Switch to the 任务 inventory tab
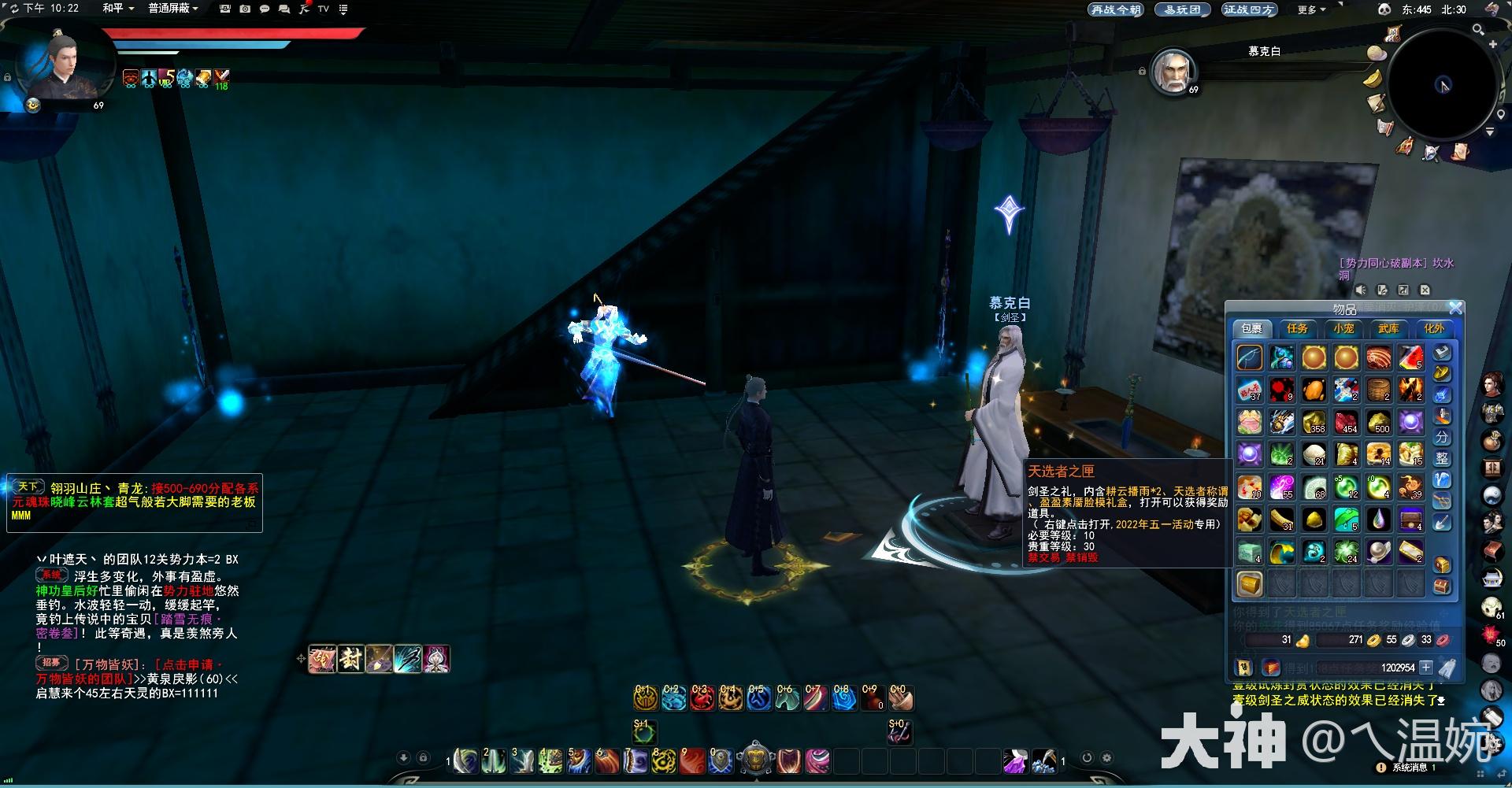Image resolution: width=1512 pixels, height=788 pixels. click(x=1297, y=329)
